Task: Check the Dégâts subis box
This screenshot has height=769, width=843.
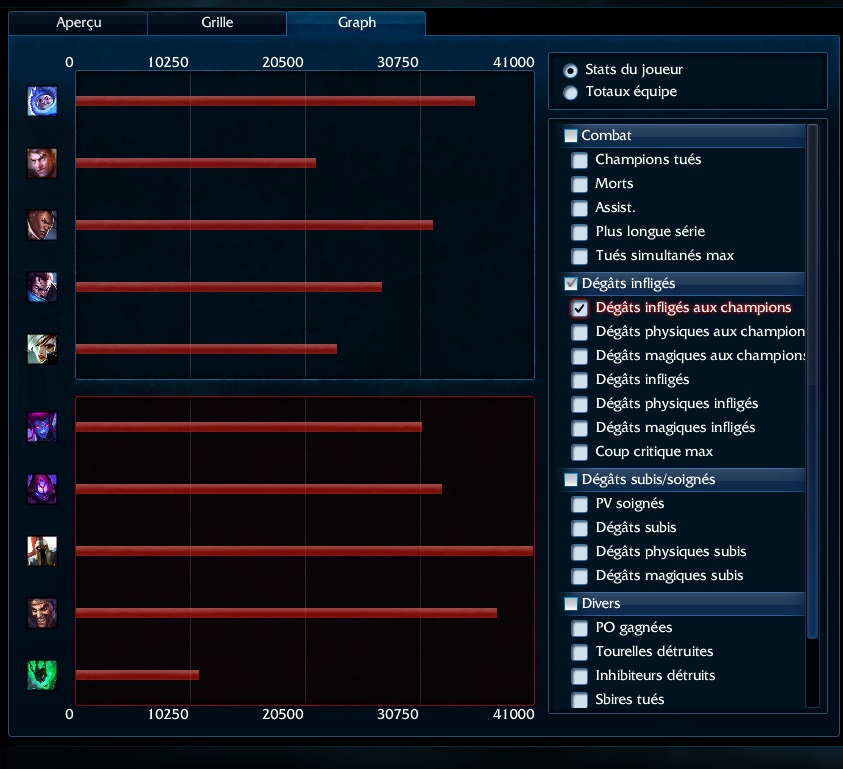Action: pos(580,528)
